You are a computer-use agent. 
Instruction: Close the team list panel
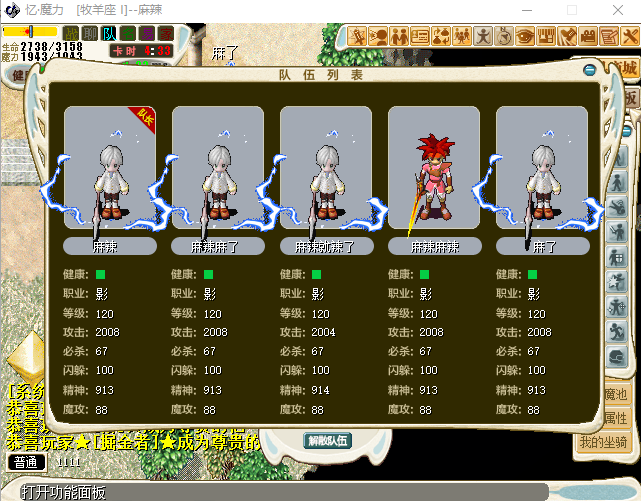coord(590,70)
